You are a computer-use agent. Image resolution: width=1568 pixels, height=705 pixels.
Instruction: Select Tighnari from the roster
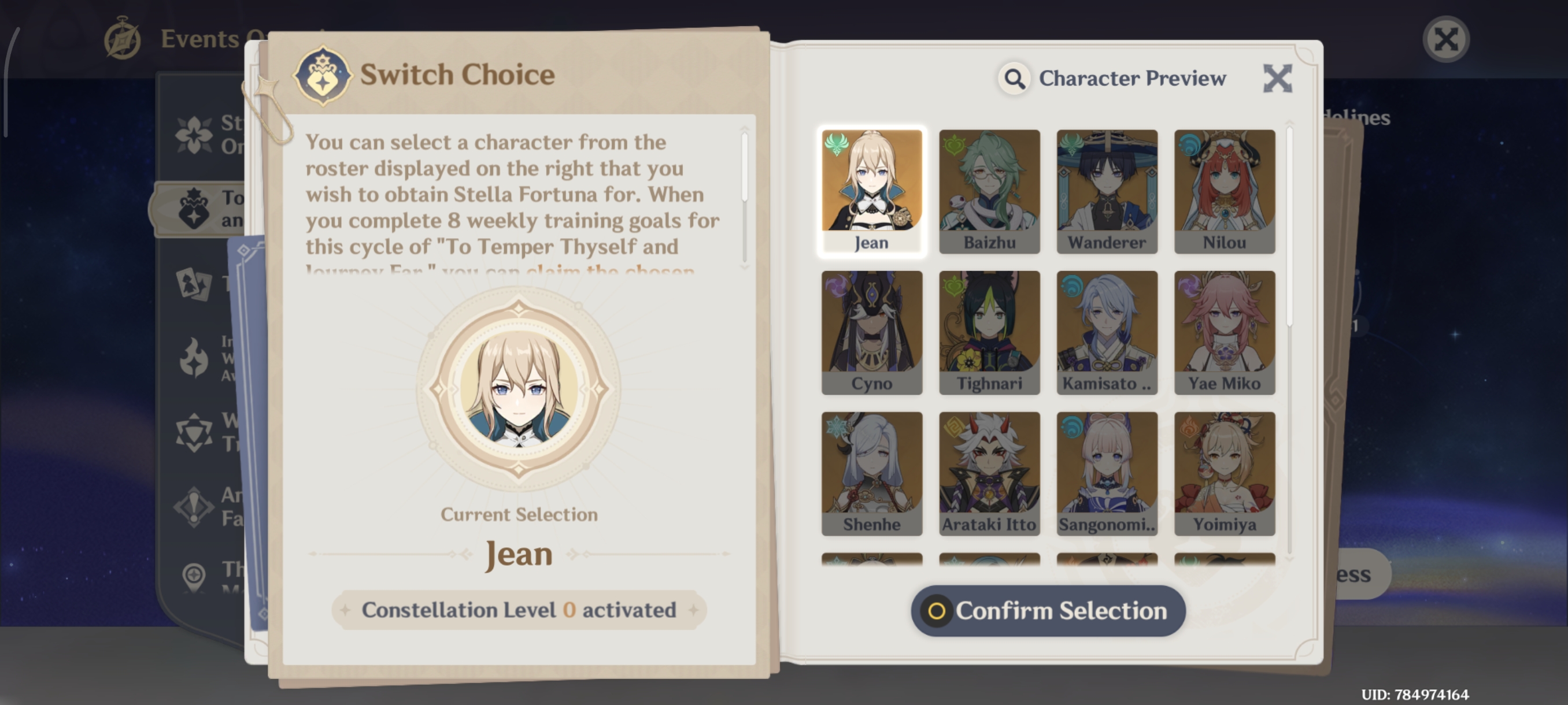[989, 332]
